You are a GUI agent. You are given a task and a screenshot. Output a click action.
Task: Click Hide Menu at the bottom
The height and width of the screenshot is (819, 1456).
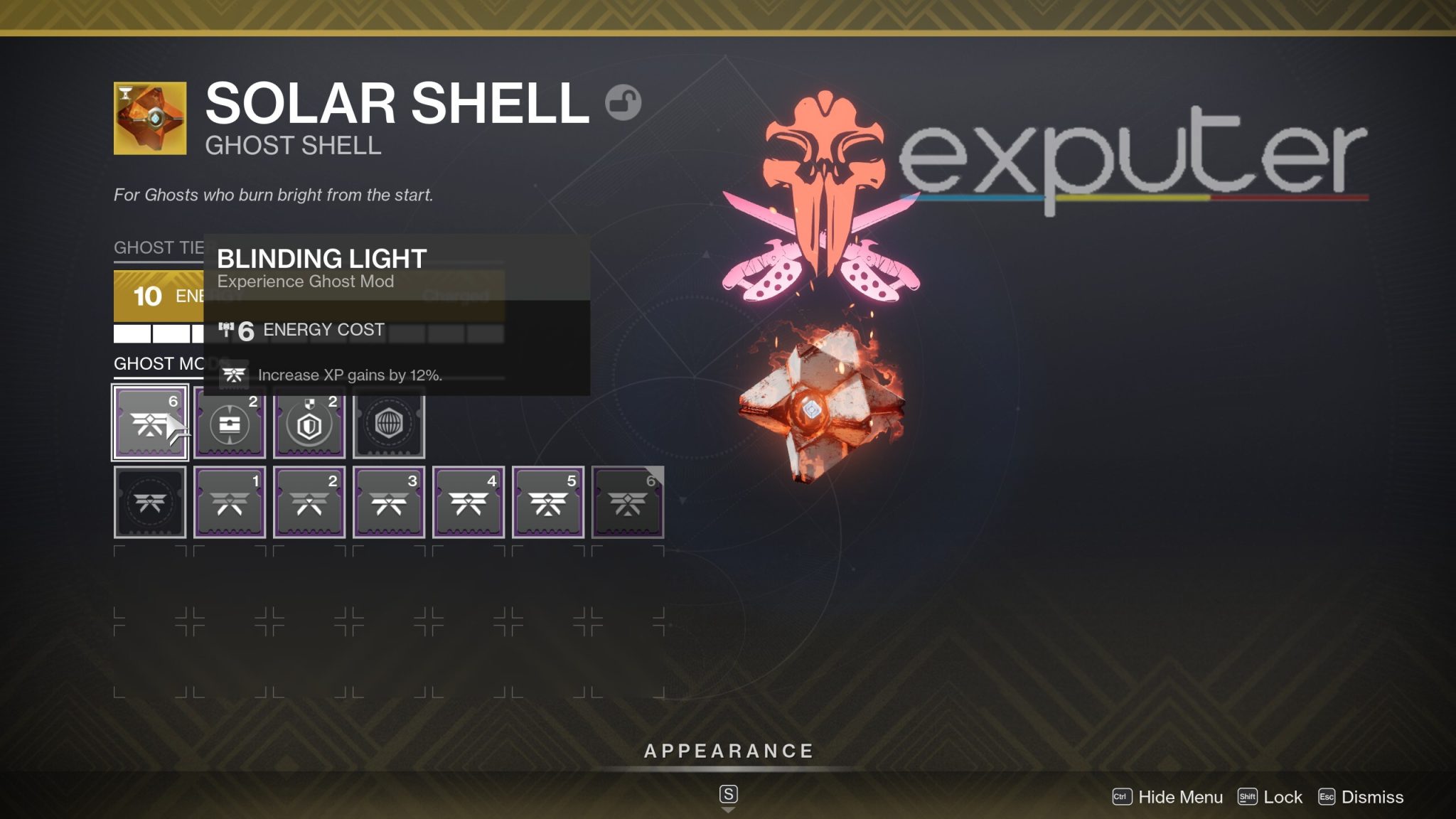tap(1179, 797)
